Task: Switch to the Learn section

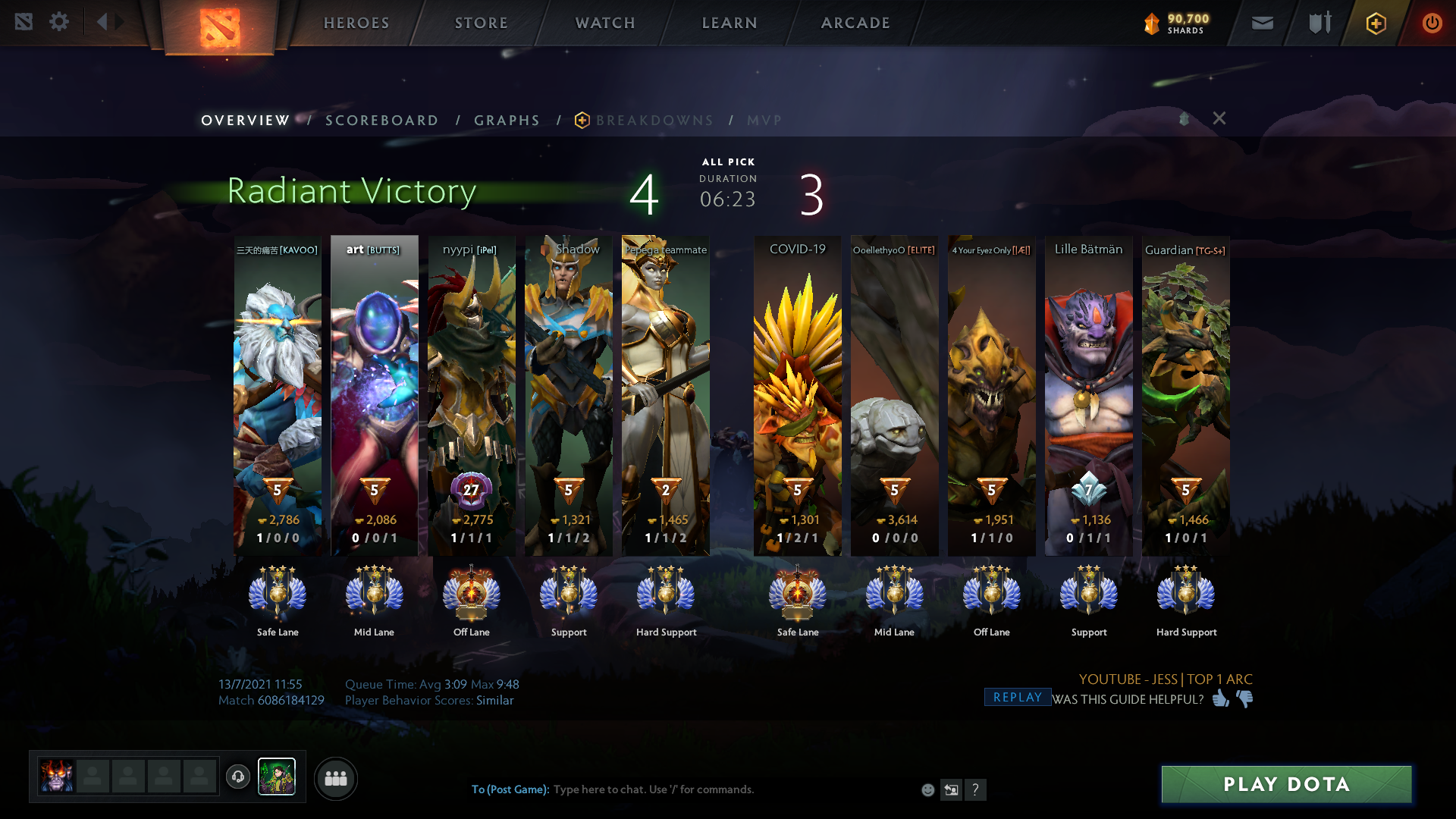Action: coord(730,23)
